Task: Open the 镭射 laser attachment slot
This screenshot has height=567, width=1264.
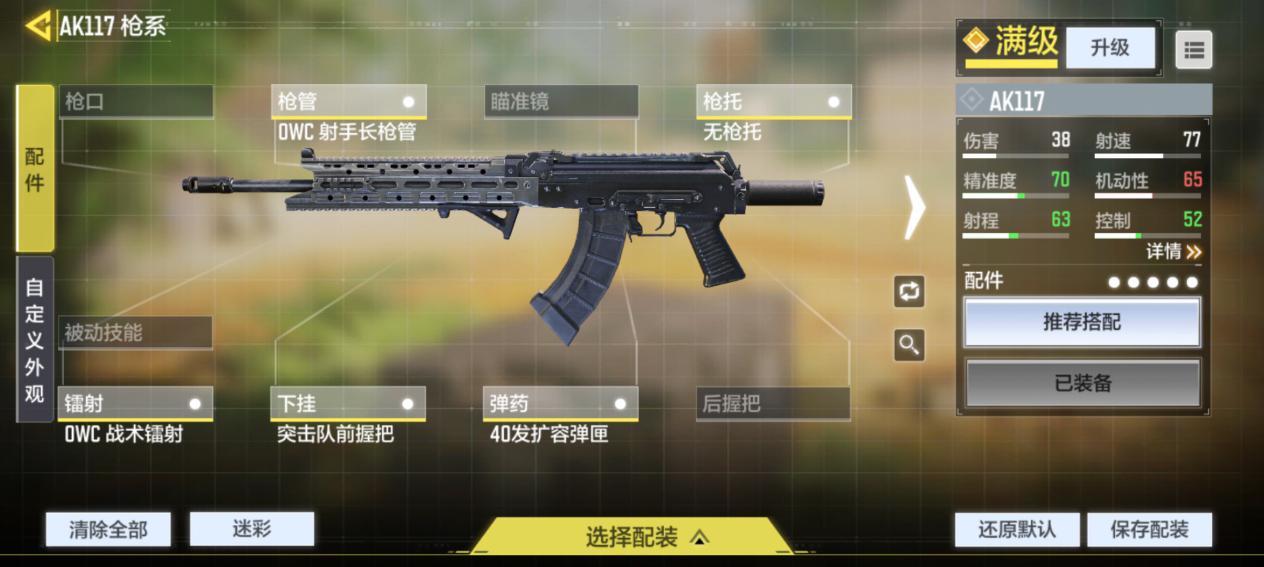Action: pos(136,403)
